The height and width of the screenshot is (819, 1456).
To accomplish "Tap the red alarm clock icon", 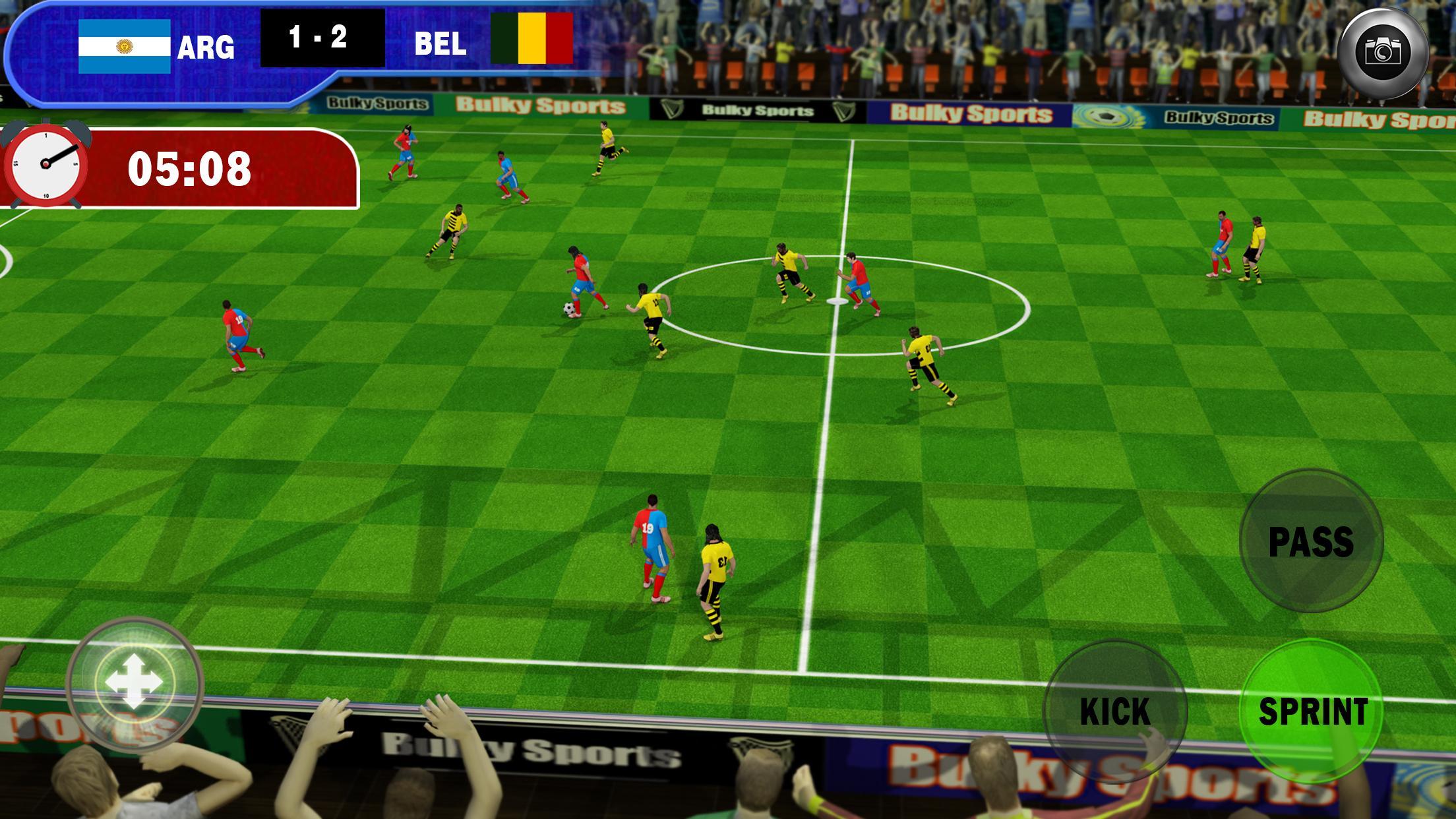I will click(46, 164).
